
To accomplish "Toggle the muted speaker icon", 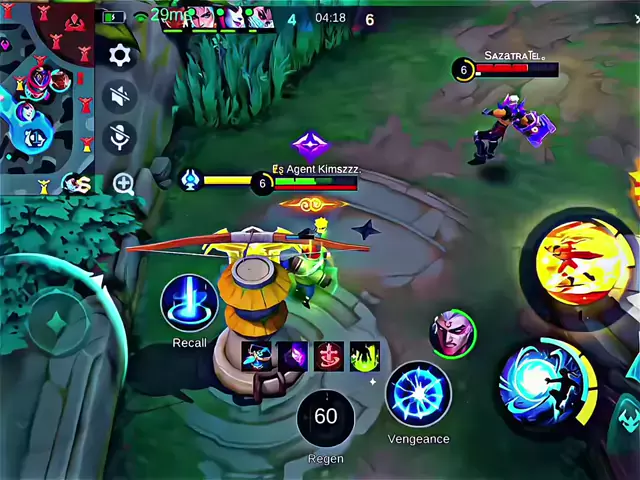I will pyautogui.click(x=120, y=96).
